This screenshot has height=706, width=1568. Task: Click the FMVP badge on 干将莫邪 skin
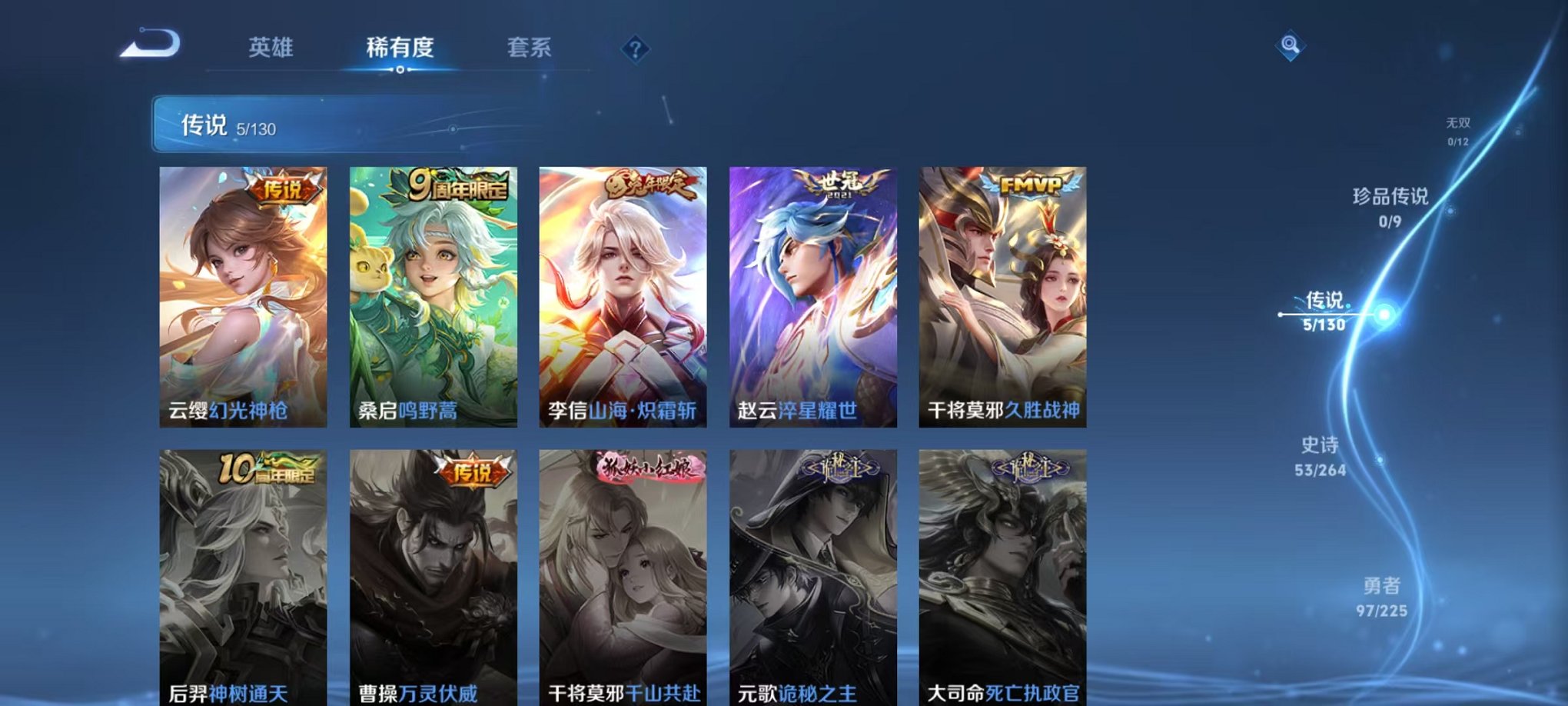coord(1028,185)
